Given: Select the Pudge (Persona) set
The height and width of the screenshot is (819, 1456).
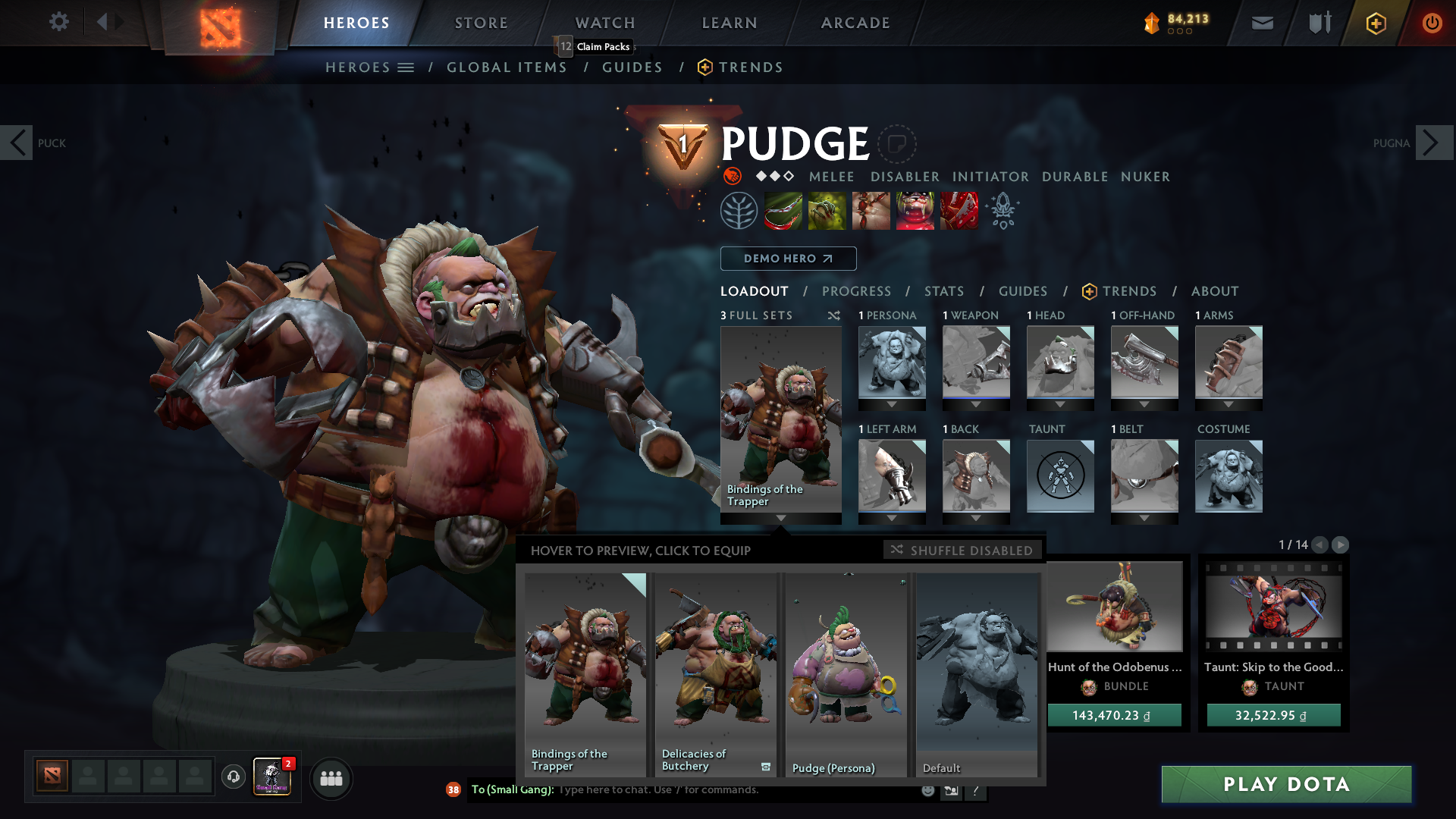Looking at the screenshot, I should [x=846, y=674].
